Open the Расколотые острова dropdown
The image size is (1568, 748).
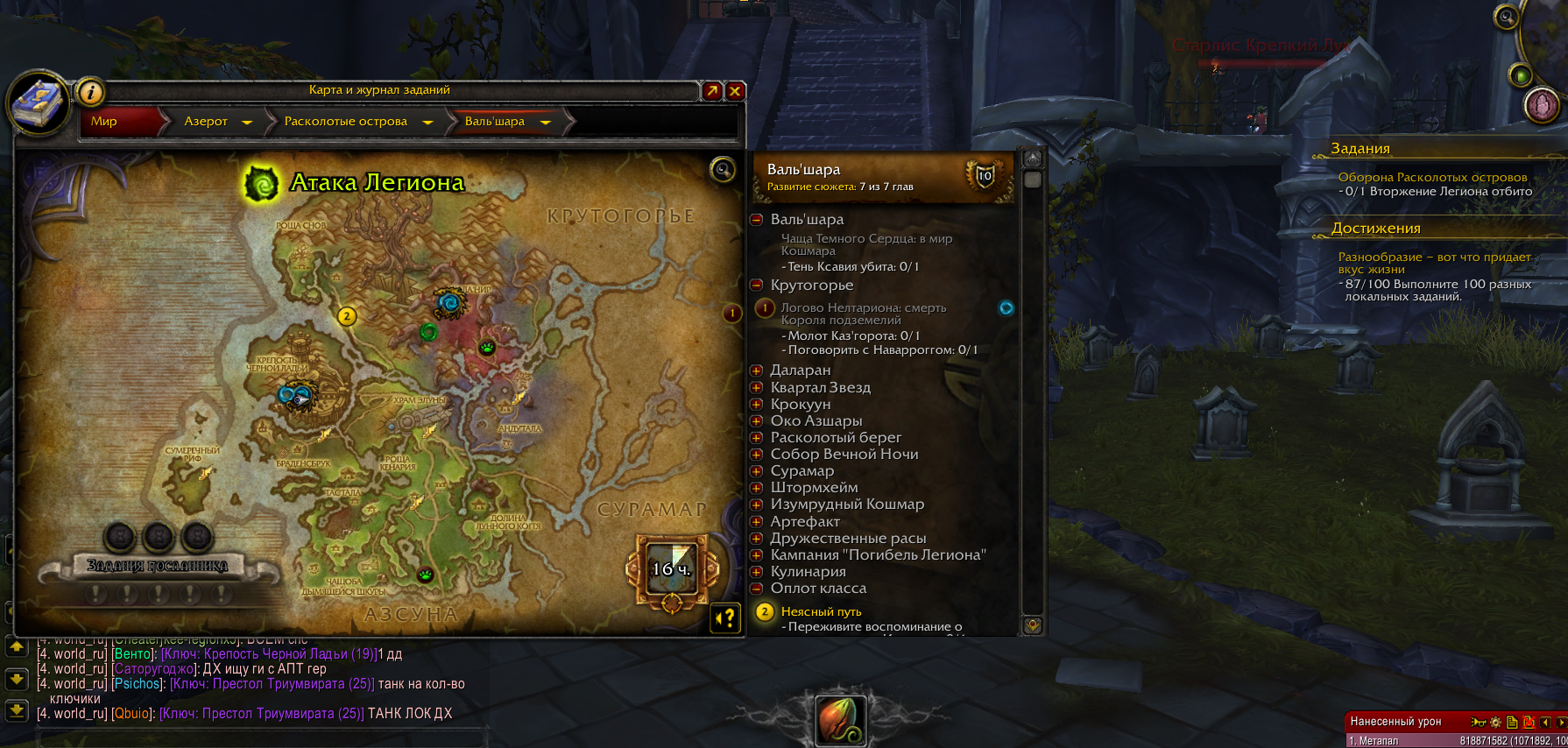click(427, 123)
